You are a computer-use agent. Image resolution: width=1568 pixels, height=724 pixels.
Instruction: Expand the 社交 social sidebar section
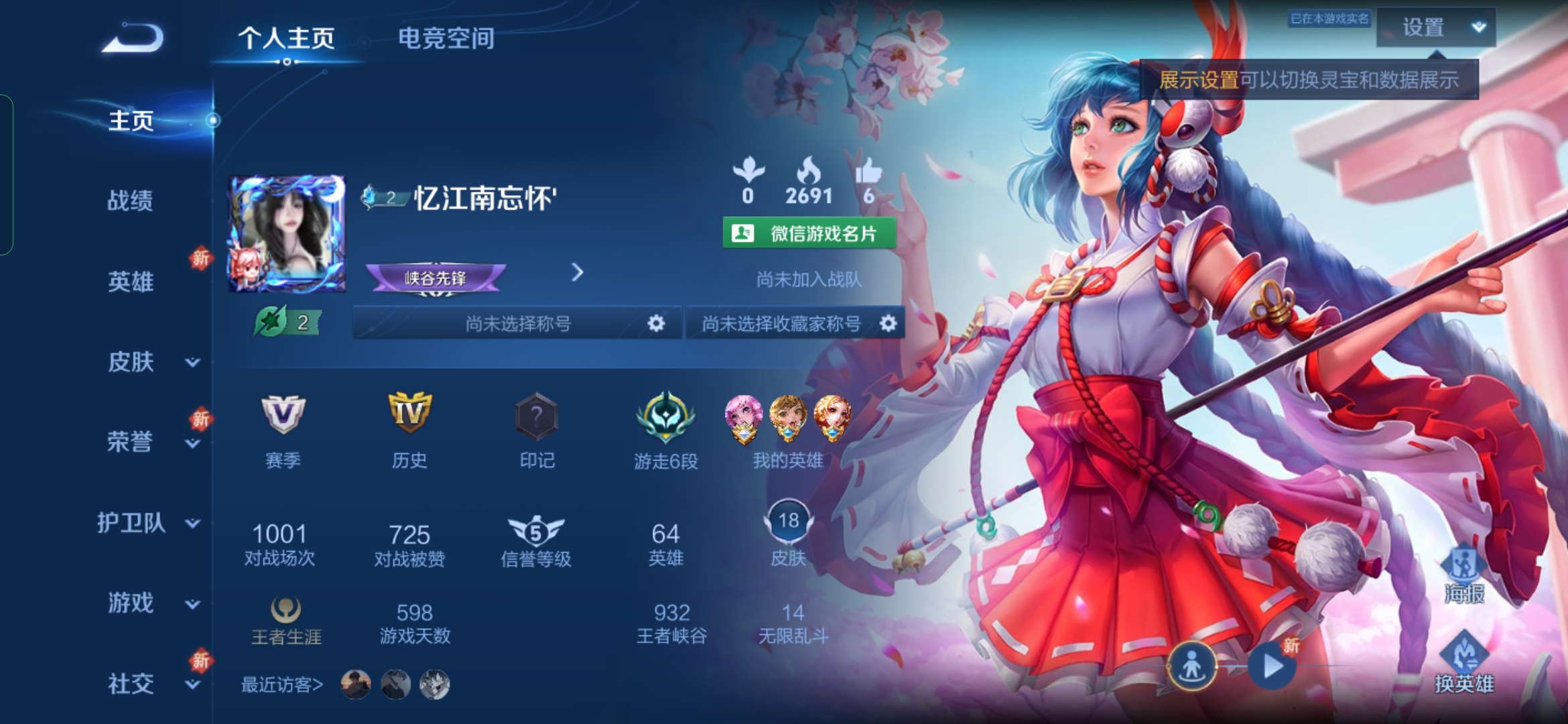click(130, 684)
